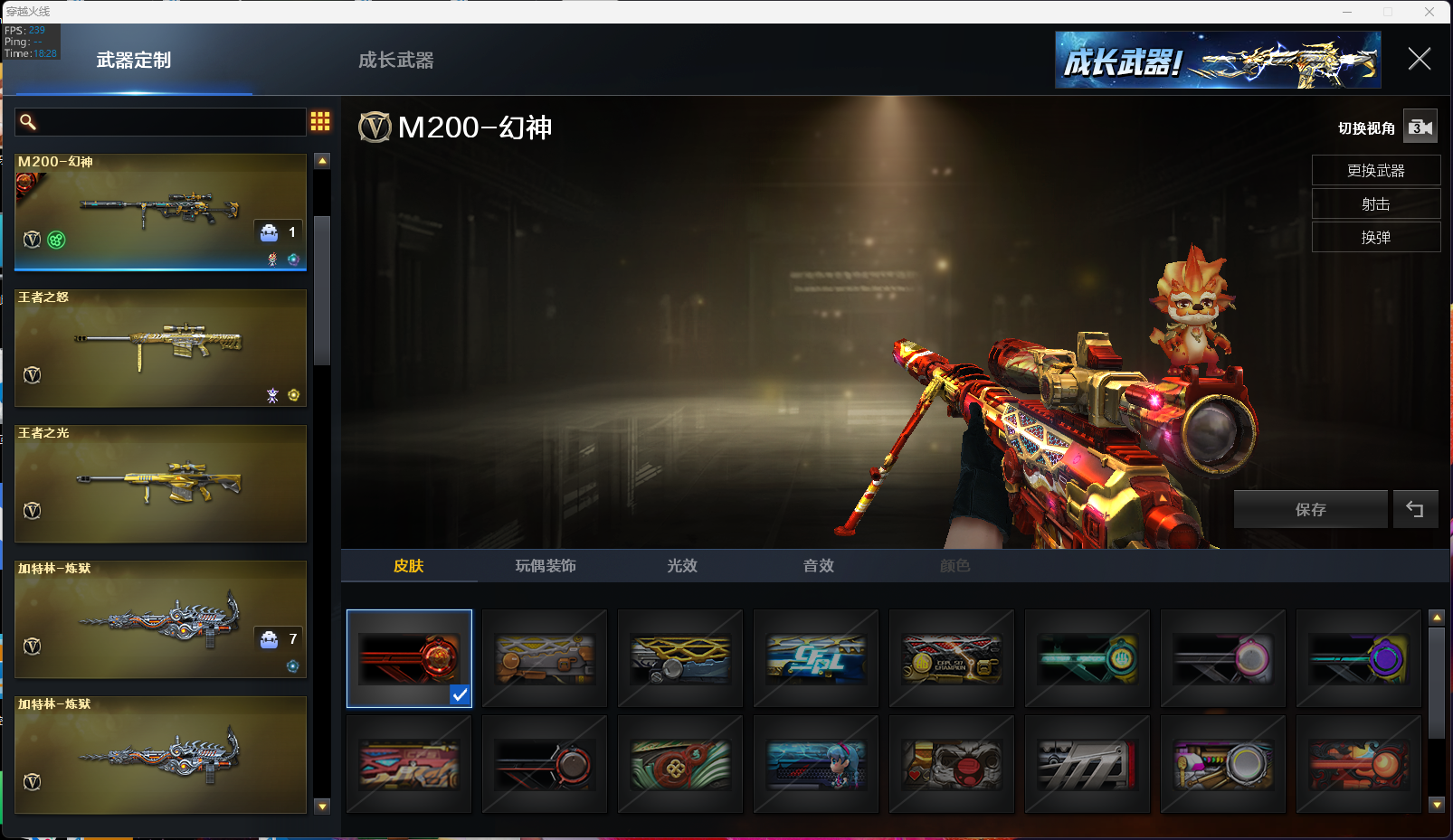Viewport: 1453px width, 840px height.
Task: Click the 切换视角 camera button
Action: pyautogui.click(x=1420, y=127)
